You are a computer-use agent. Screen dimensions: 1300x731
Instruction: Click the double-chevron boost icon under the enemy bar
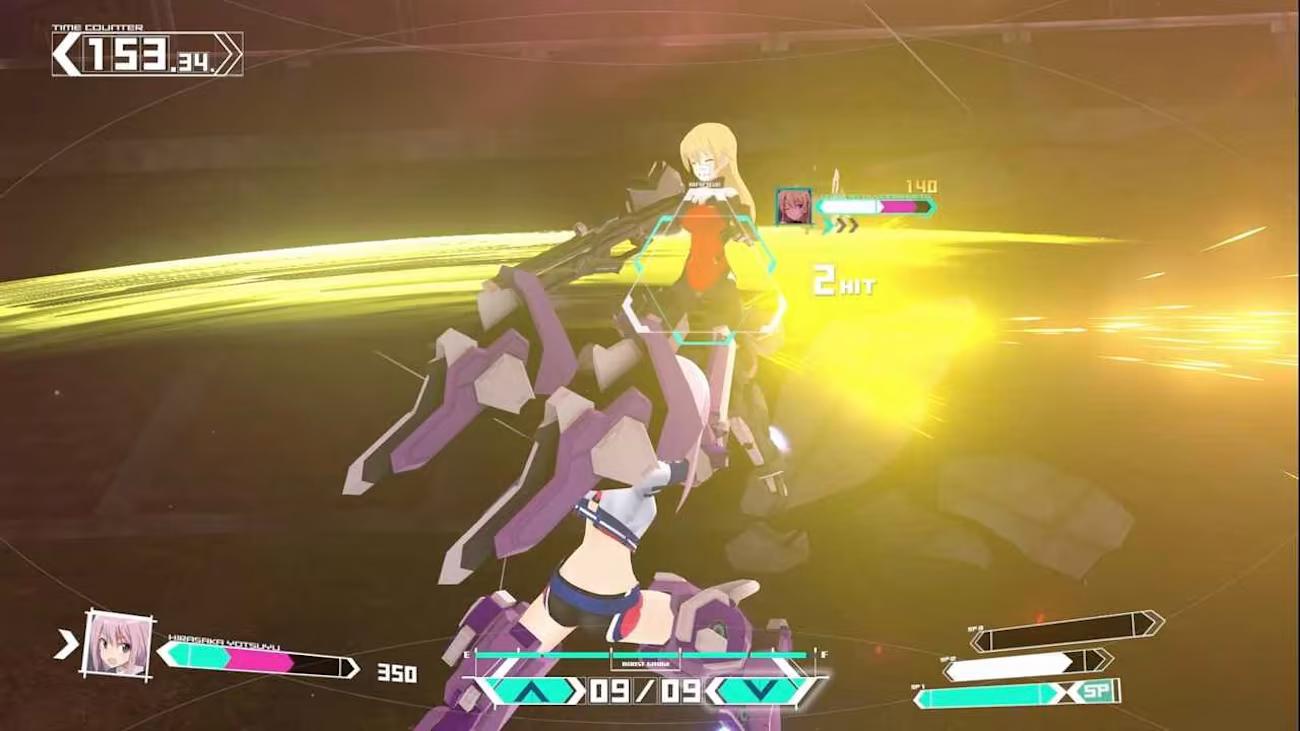pos(846,227)
